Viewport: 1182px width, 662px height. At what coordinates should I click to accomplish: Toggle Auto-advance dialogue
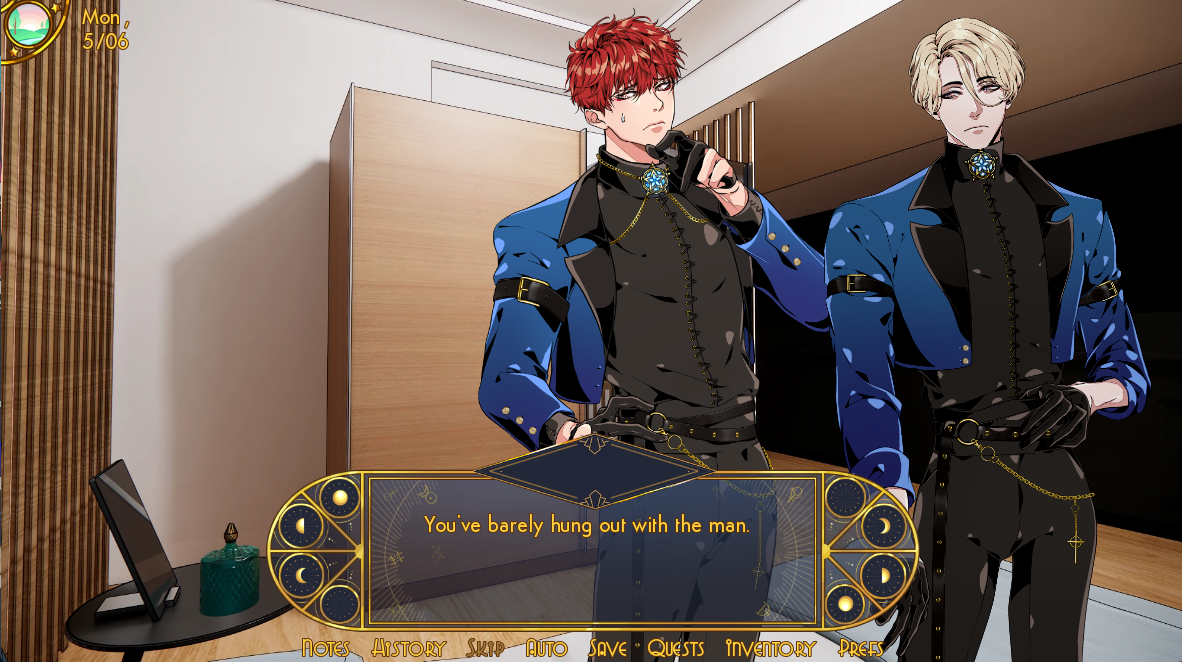[546, 648]
